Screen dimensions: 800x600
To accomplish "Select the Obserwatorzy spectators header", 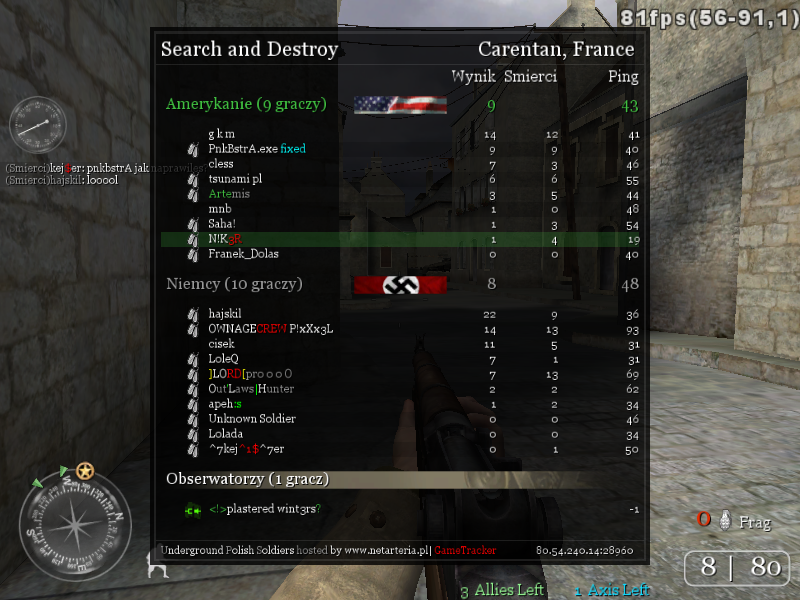I will [247, 479].
